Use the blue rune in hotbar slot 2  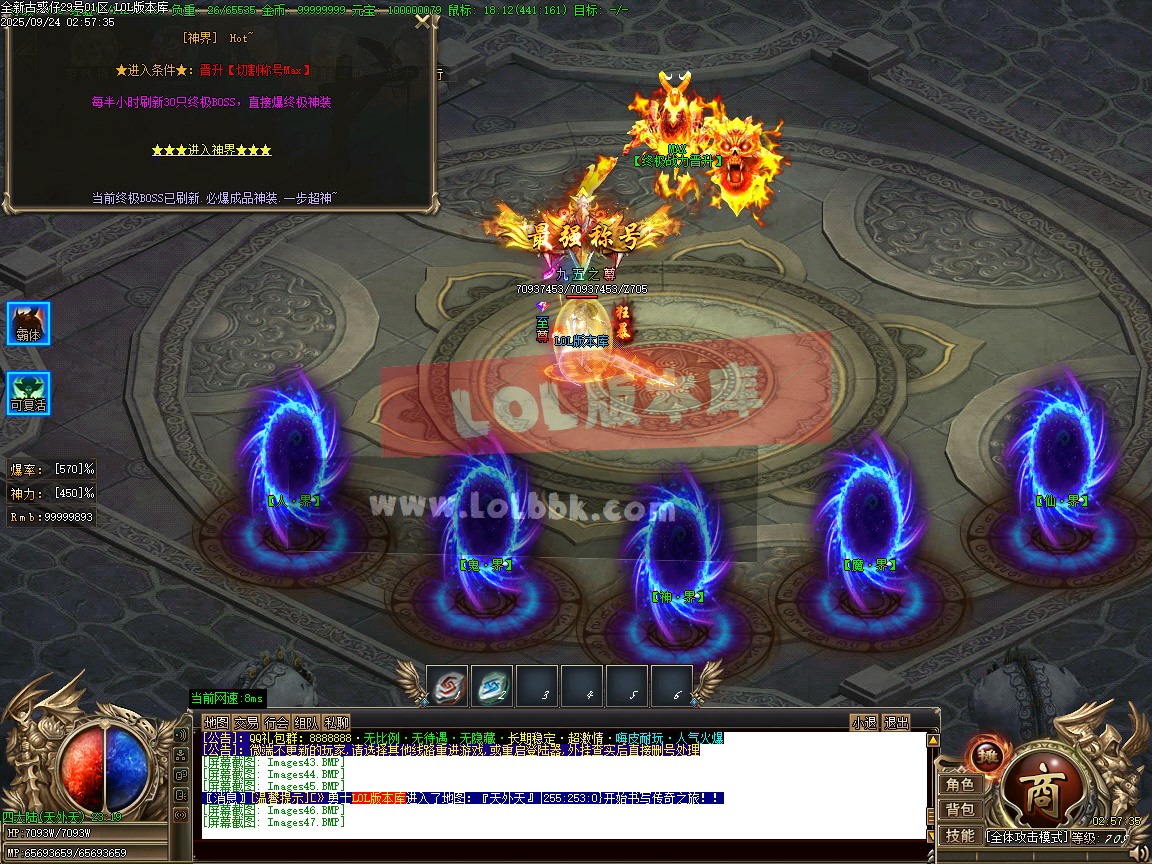[x=491, y=685]
